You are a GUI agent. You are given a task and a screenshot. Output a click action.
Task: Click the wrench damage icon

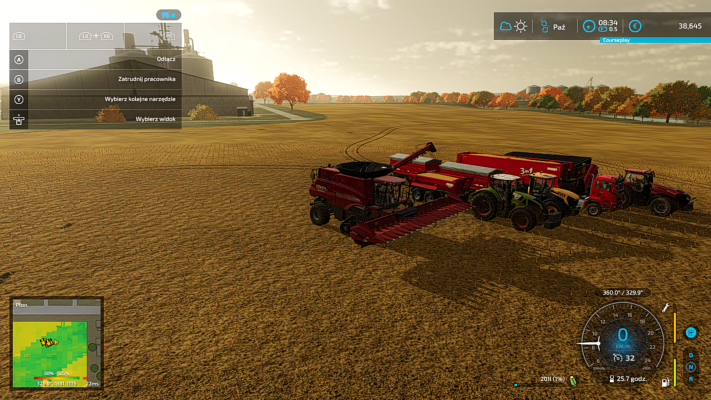[665, 309]
